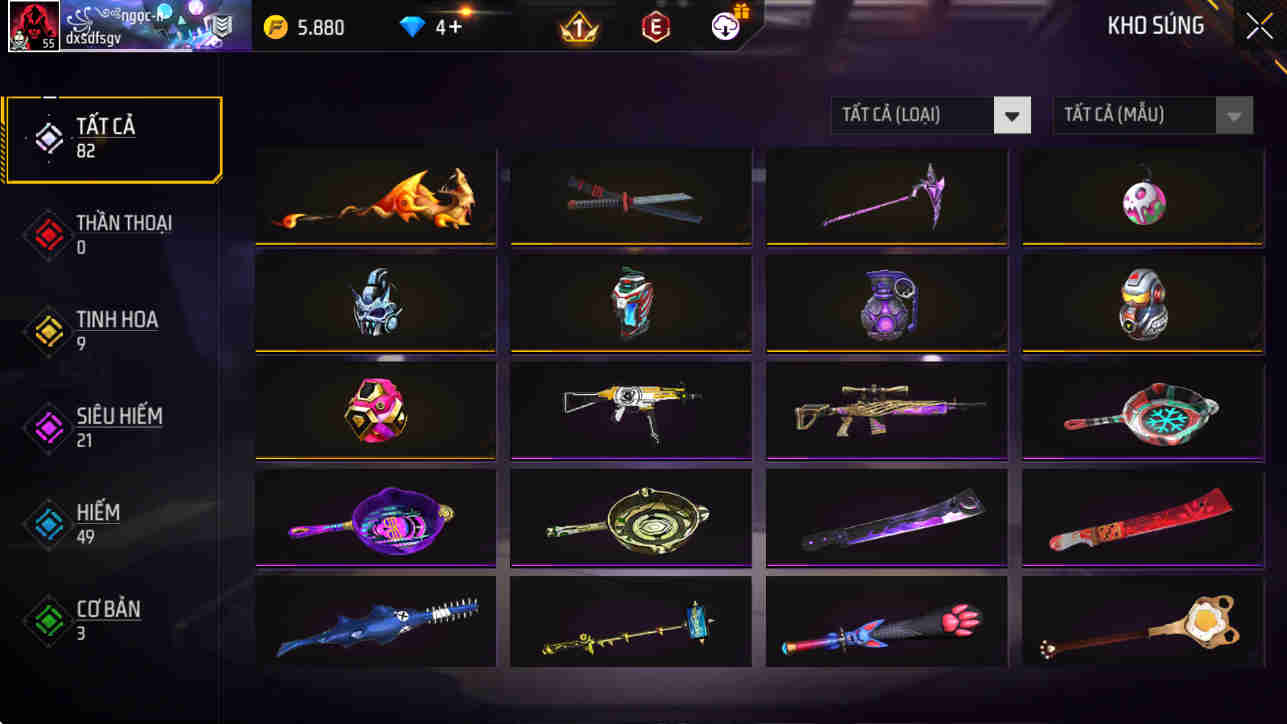Switch to the CƠ BẢN category

107,618
